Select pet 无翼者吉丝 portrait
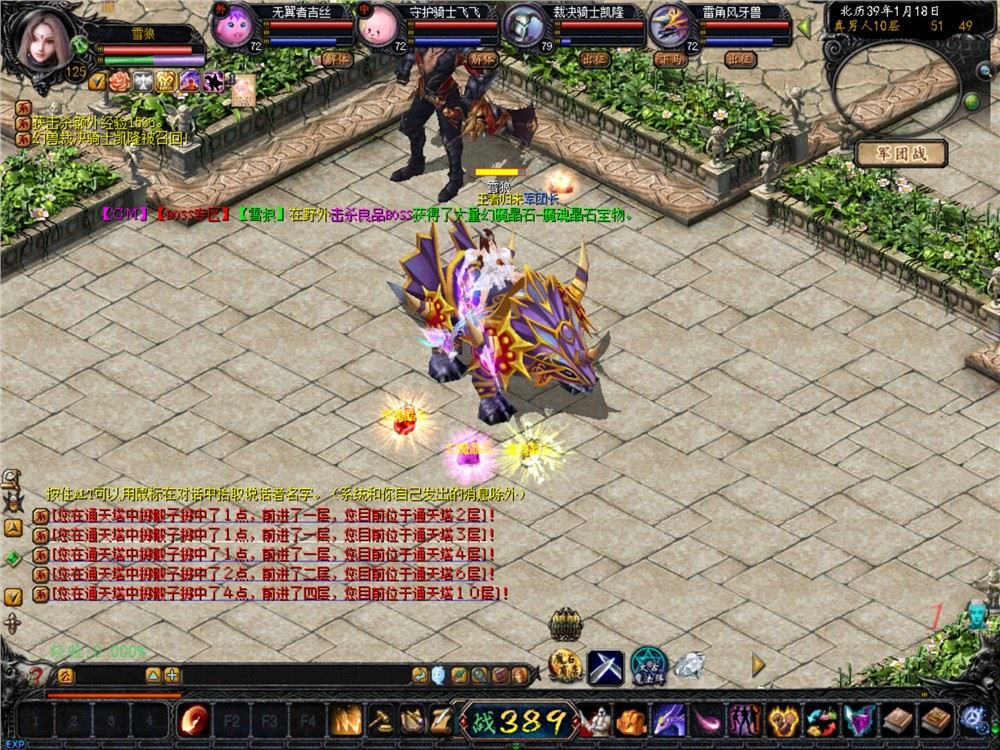Screen dimensions: 1000x750 (236, 26)
